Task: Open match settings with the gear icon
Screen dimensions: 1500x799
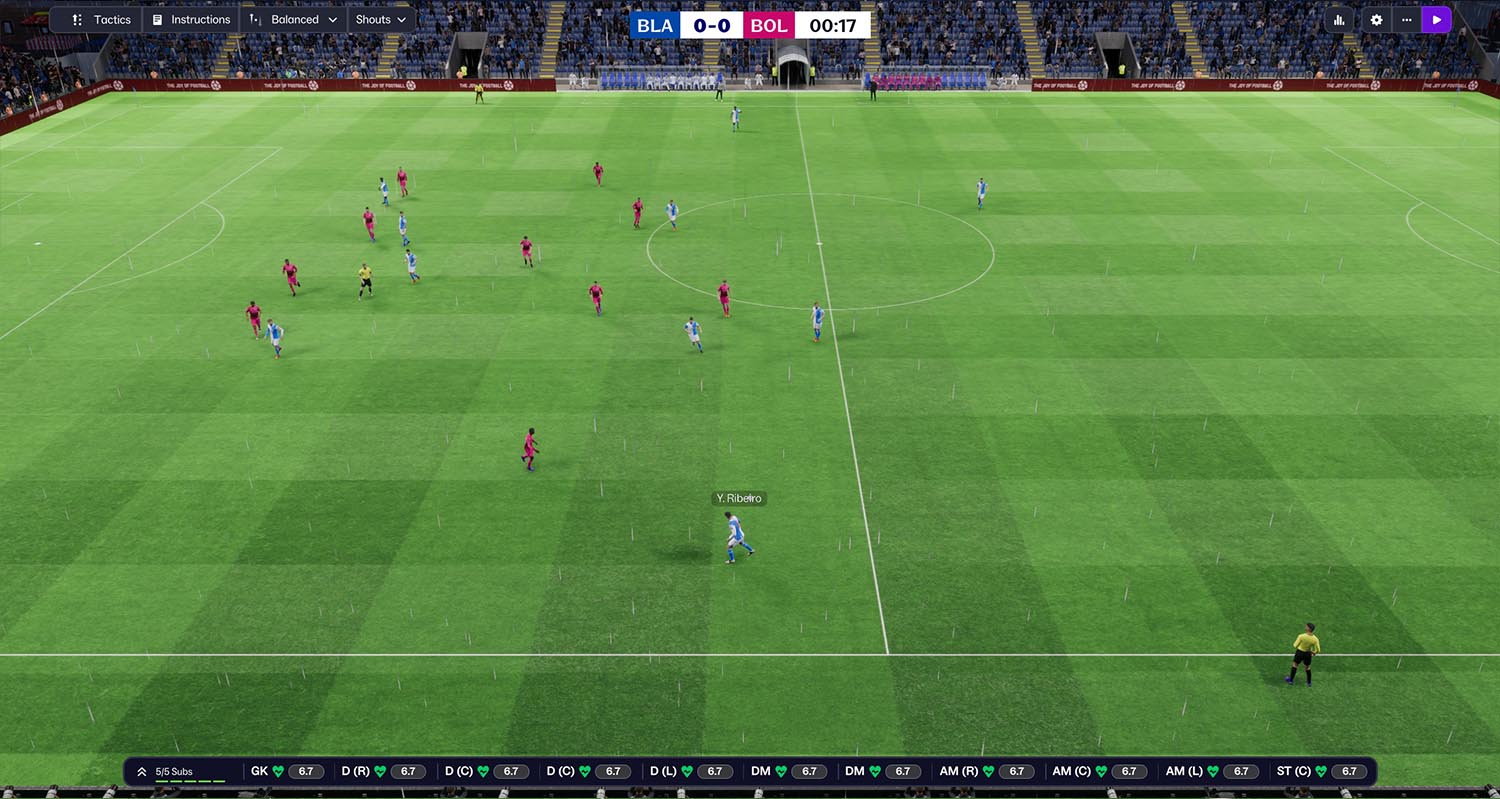Action: 1376,20
